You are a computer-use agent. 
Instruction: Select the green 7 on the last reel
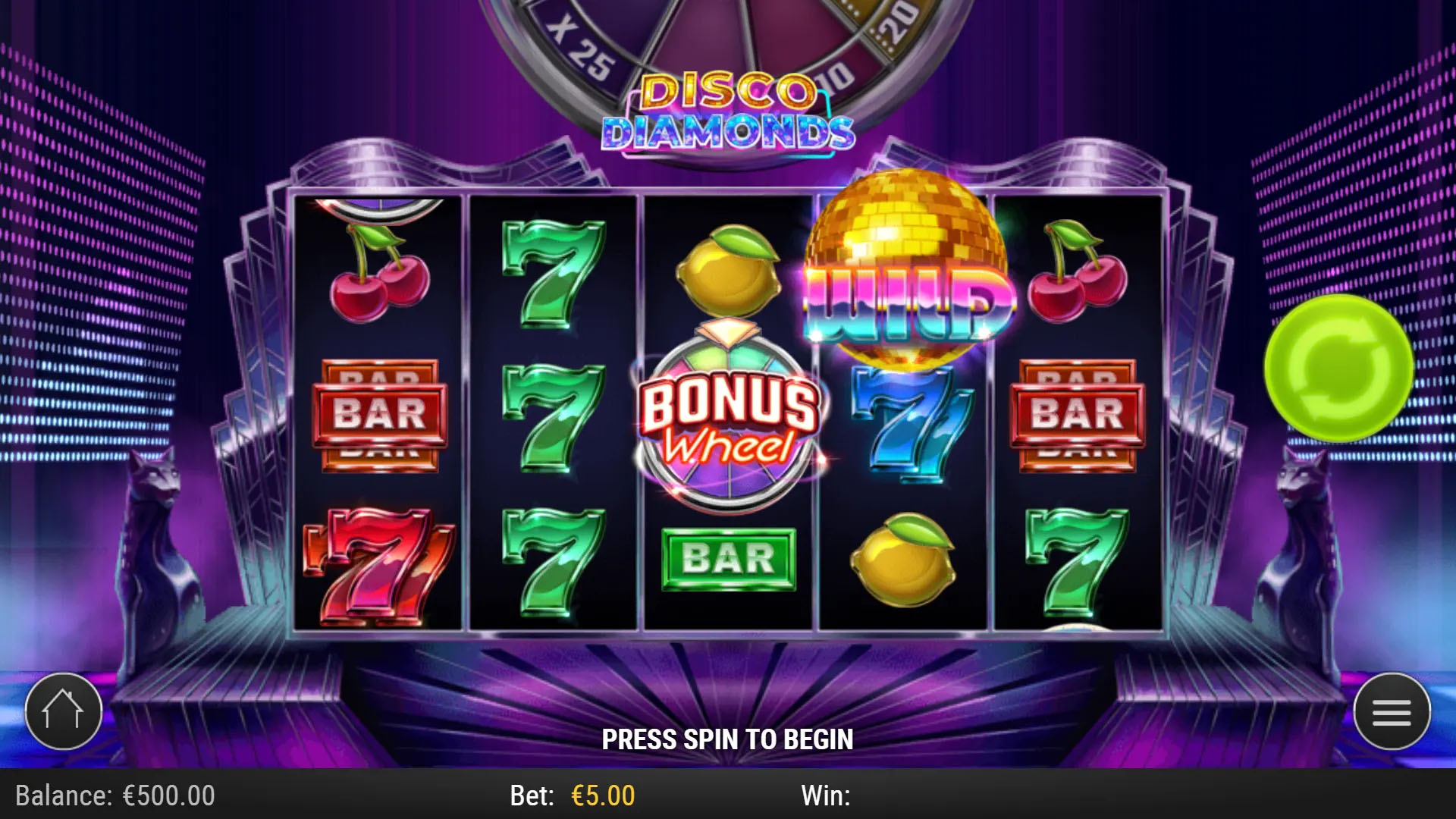[1077, 561]
